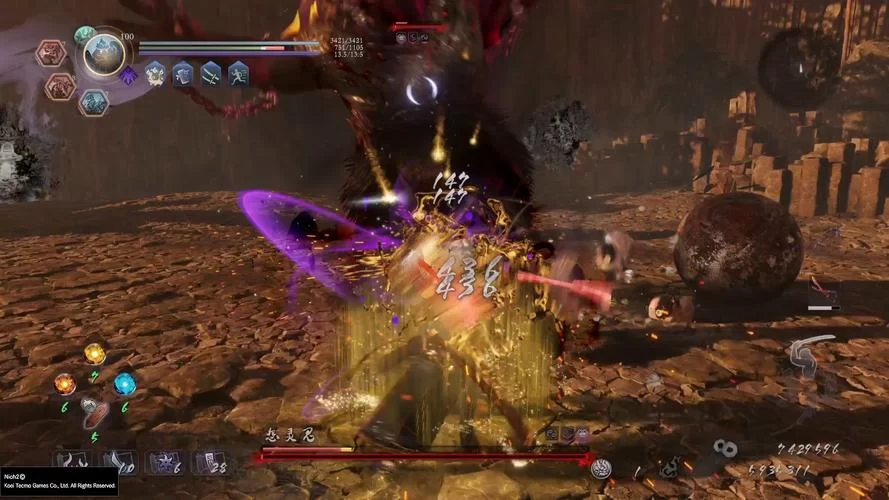Use the elixir gourd quick item
This screenshot has height=500, width=889.
pos(94,412)
